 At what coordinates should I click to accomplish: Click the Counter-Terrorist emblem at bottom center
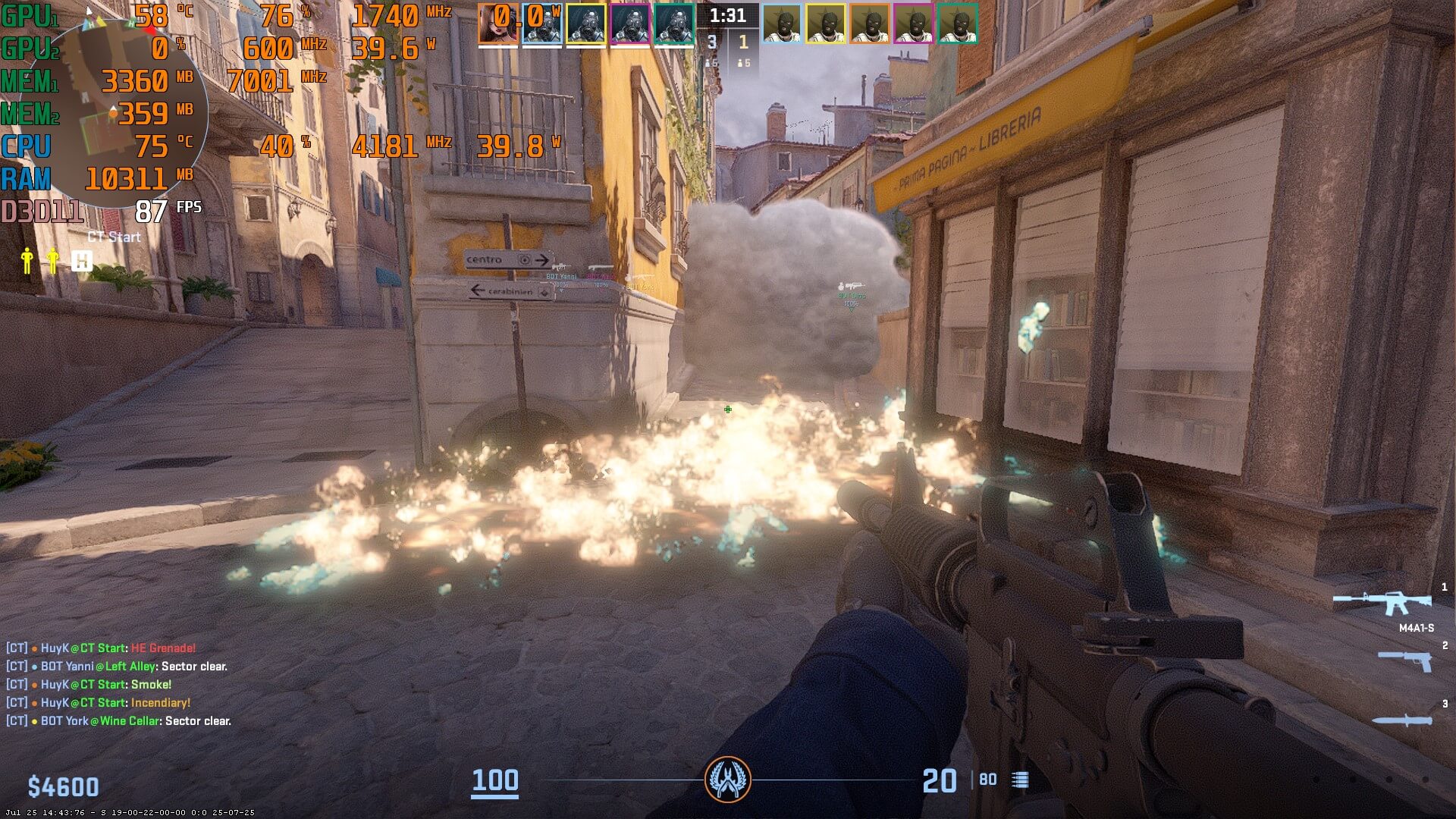click(x=728, y=780)
